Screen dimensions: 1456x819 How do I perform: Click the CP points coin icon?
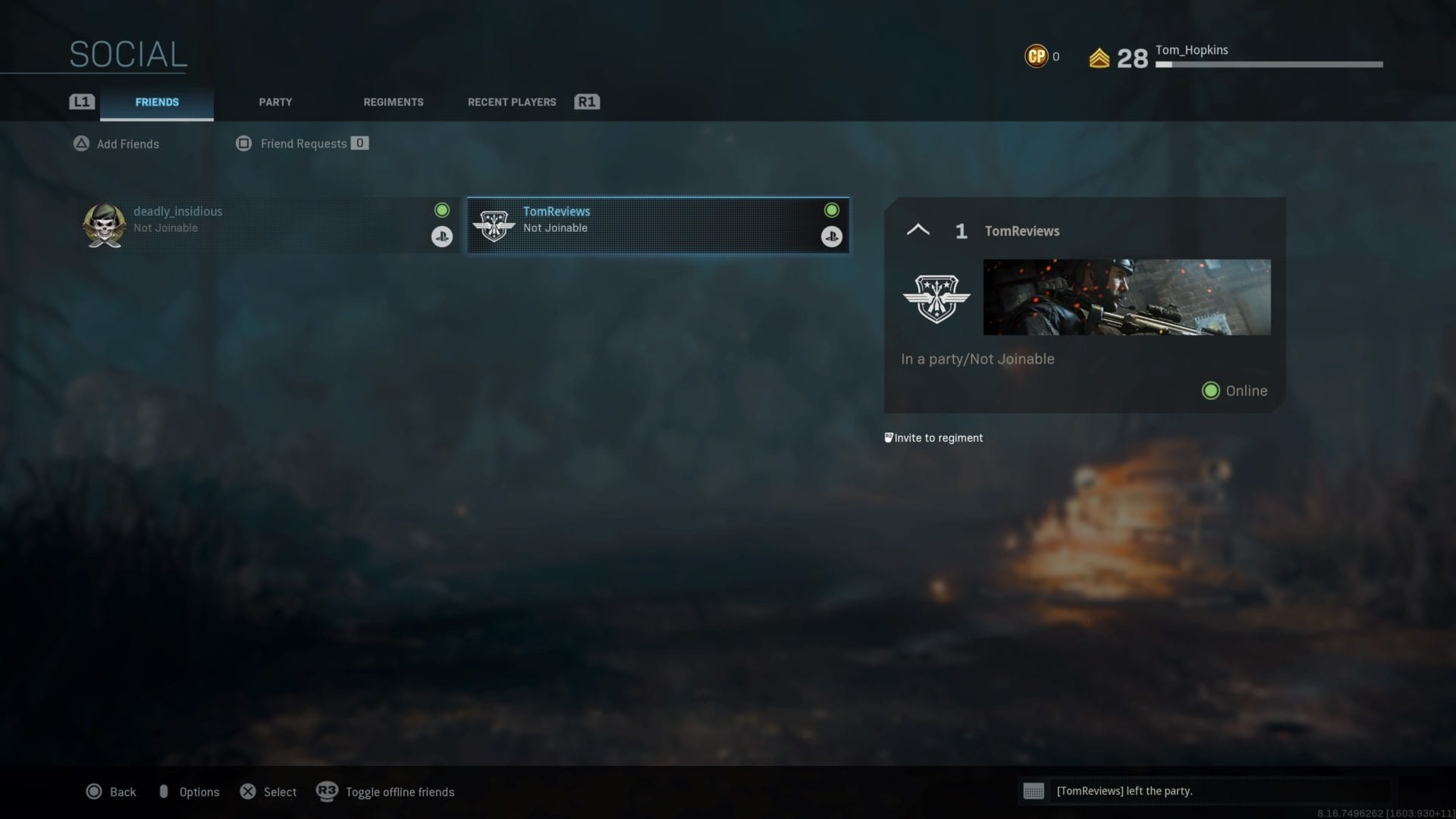[x=1035, y=55]
